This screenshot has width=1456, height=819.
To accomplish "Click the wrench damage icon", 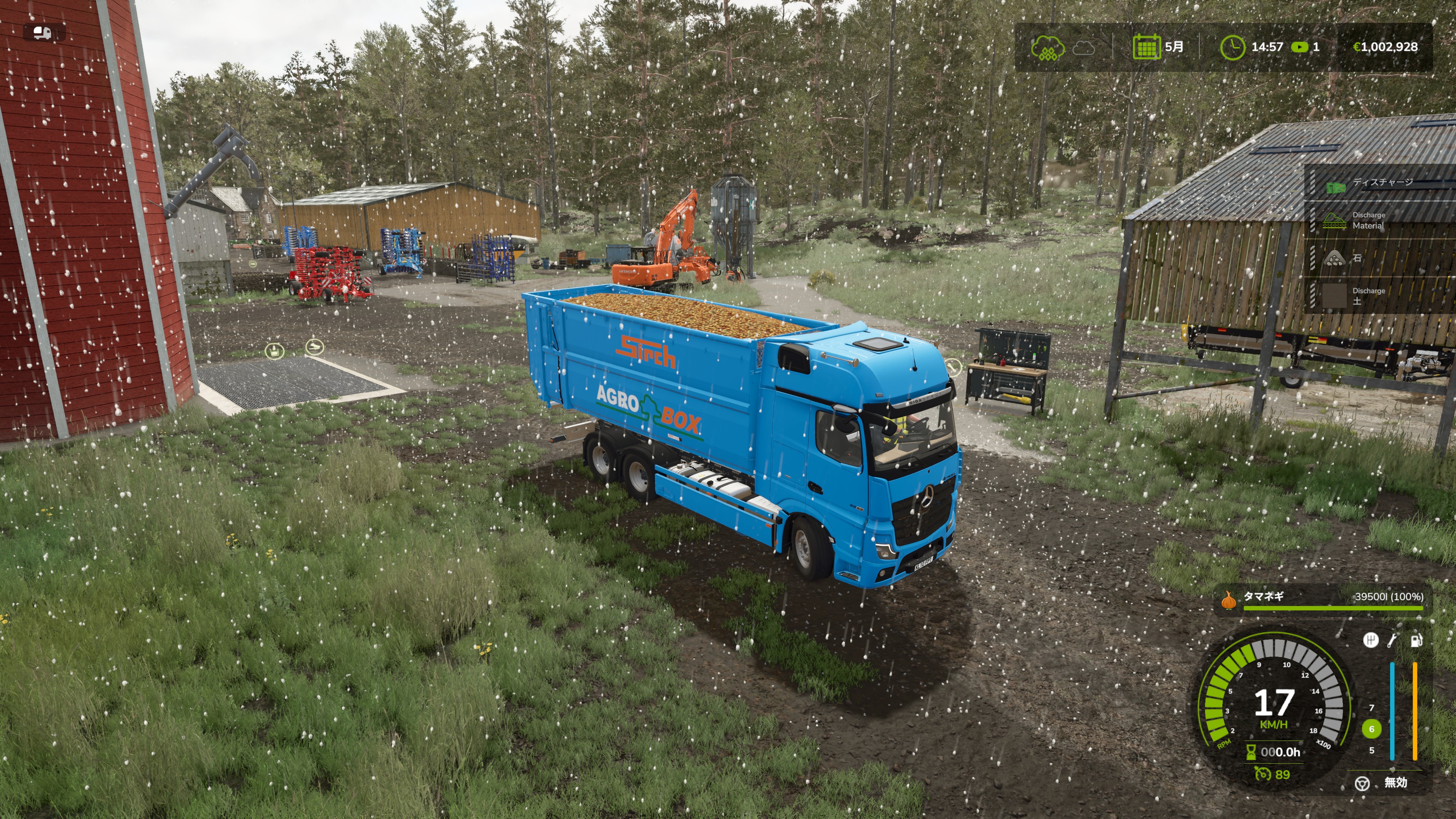I will click(1393, 640).
